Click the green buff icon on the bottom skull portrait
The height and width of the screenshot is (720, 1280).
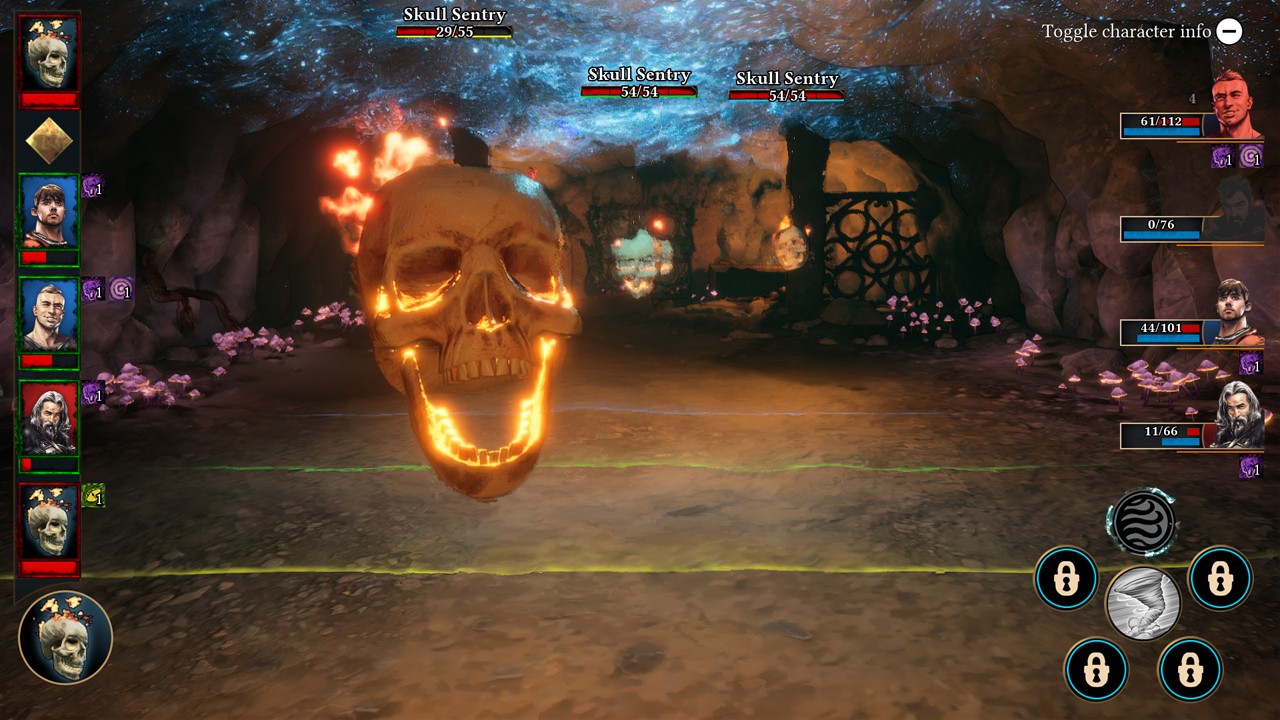92,493
